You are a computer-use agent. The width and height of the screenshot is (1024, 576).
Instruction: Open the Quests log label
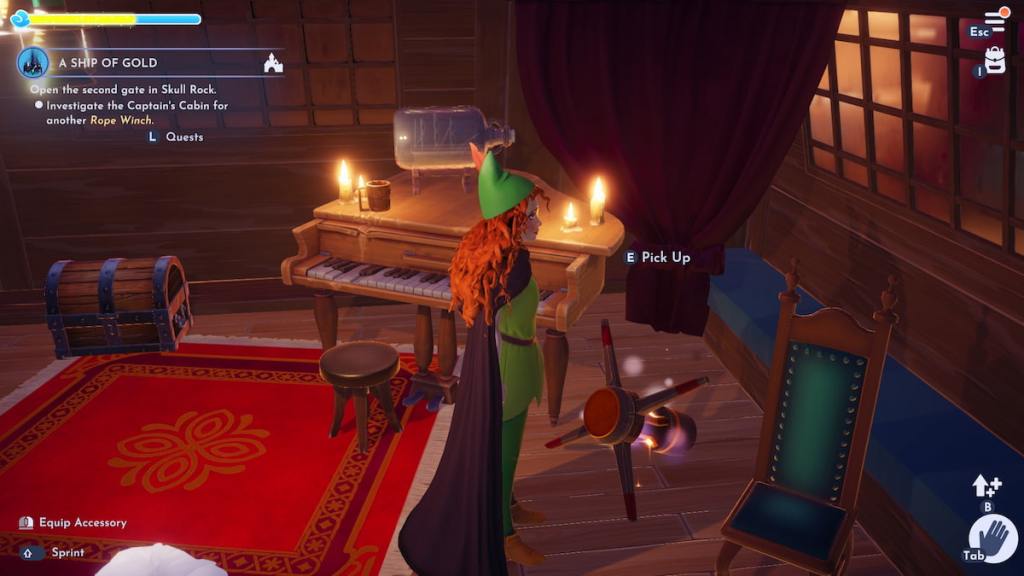[184, 137]
